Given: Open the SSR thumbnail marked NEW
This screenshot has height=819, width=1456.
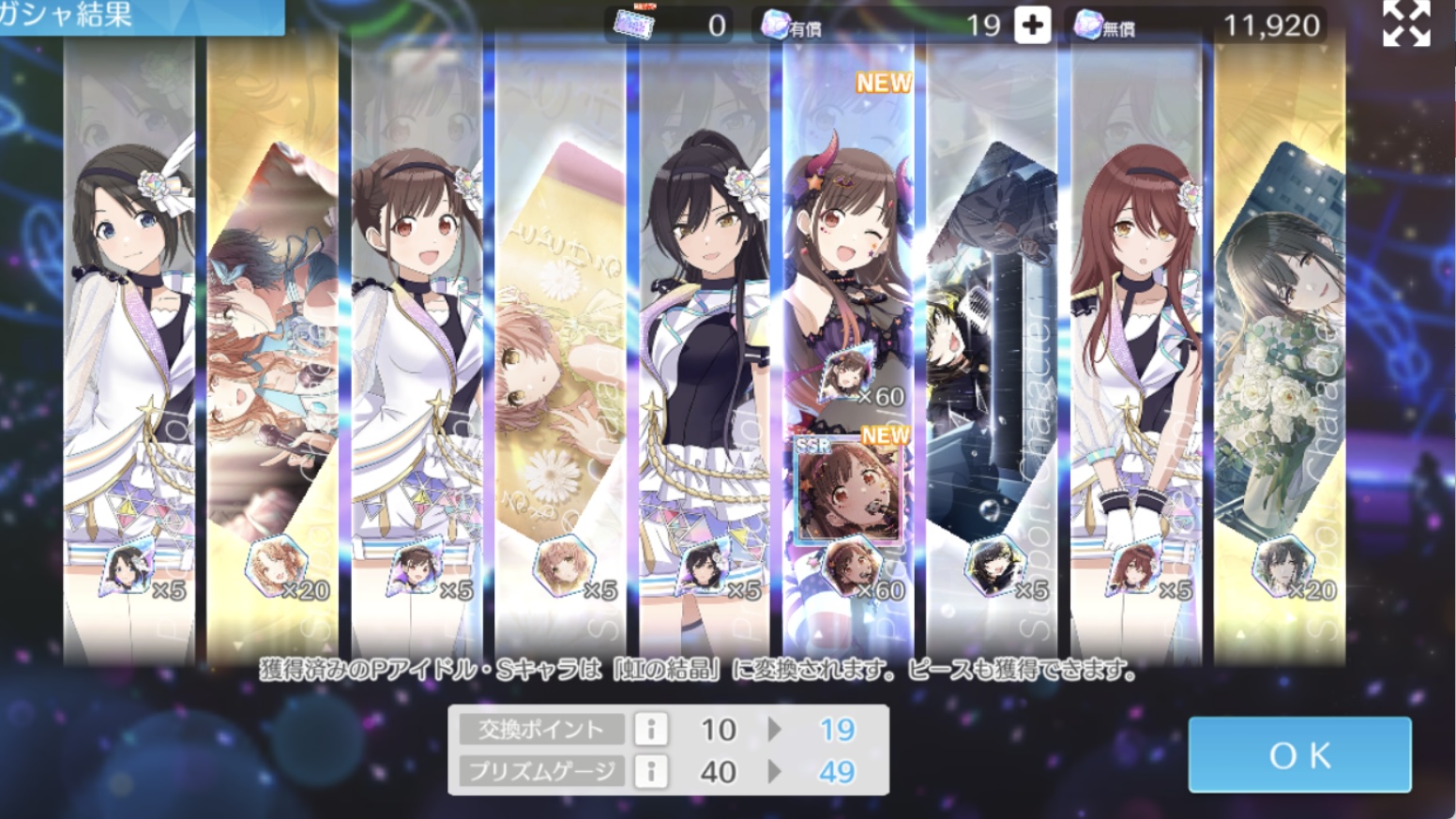Looking at the screenshot, I should pyautogui.click(x=848, y=490).
